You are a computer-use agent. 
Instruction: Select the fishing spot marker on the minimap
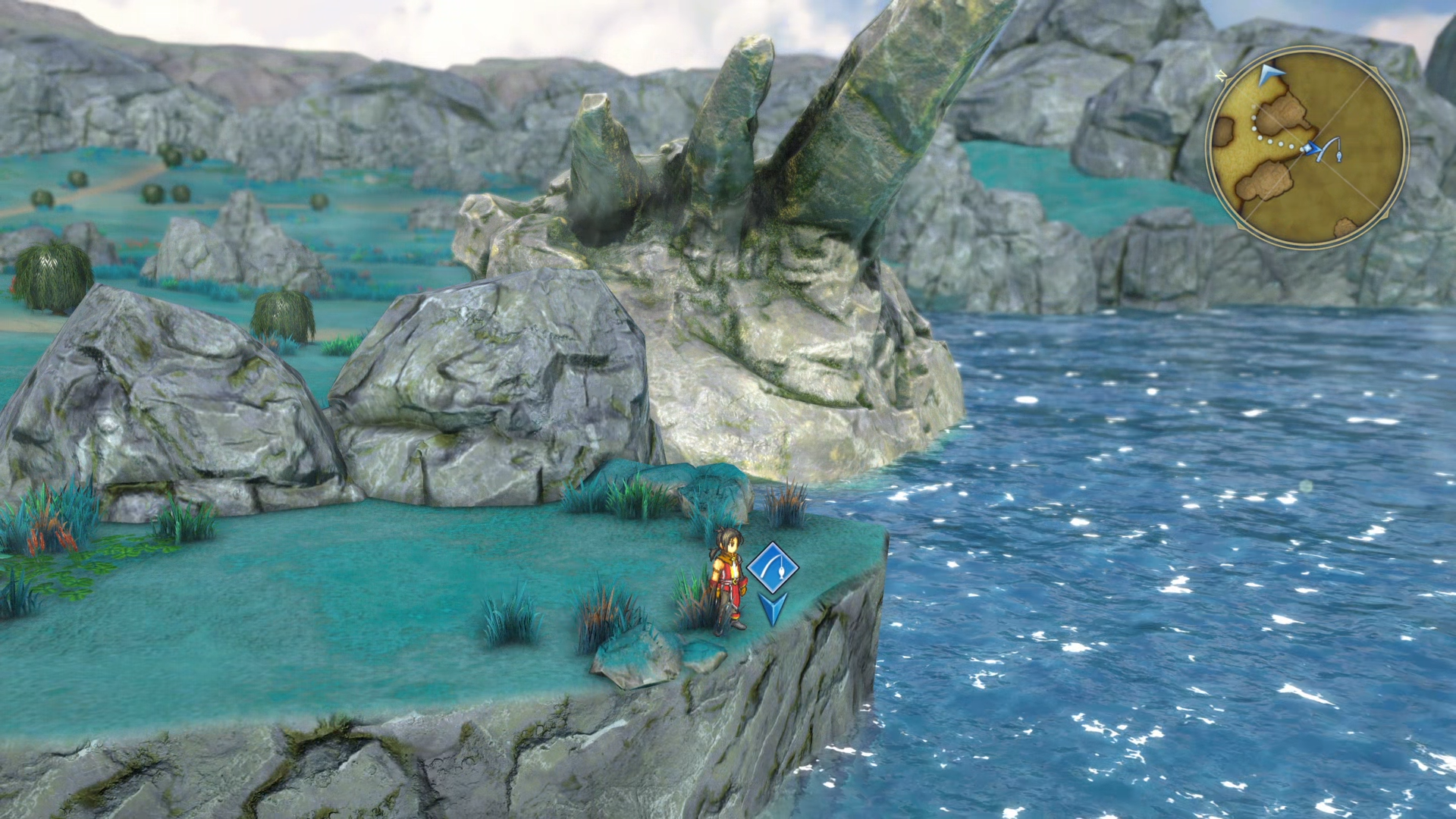1328,149
